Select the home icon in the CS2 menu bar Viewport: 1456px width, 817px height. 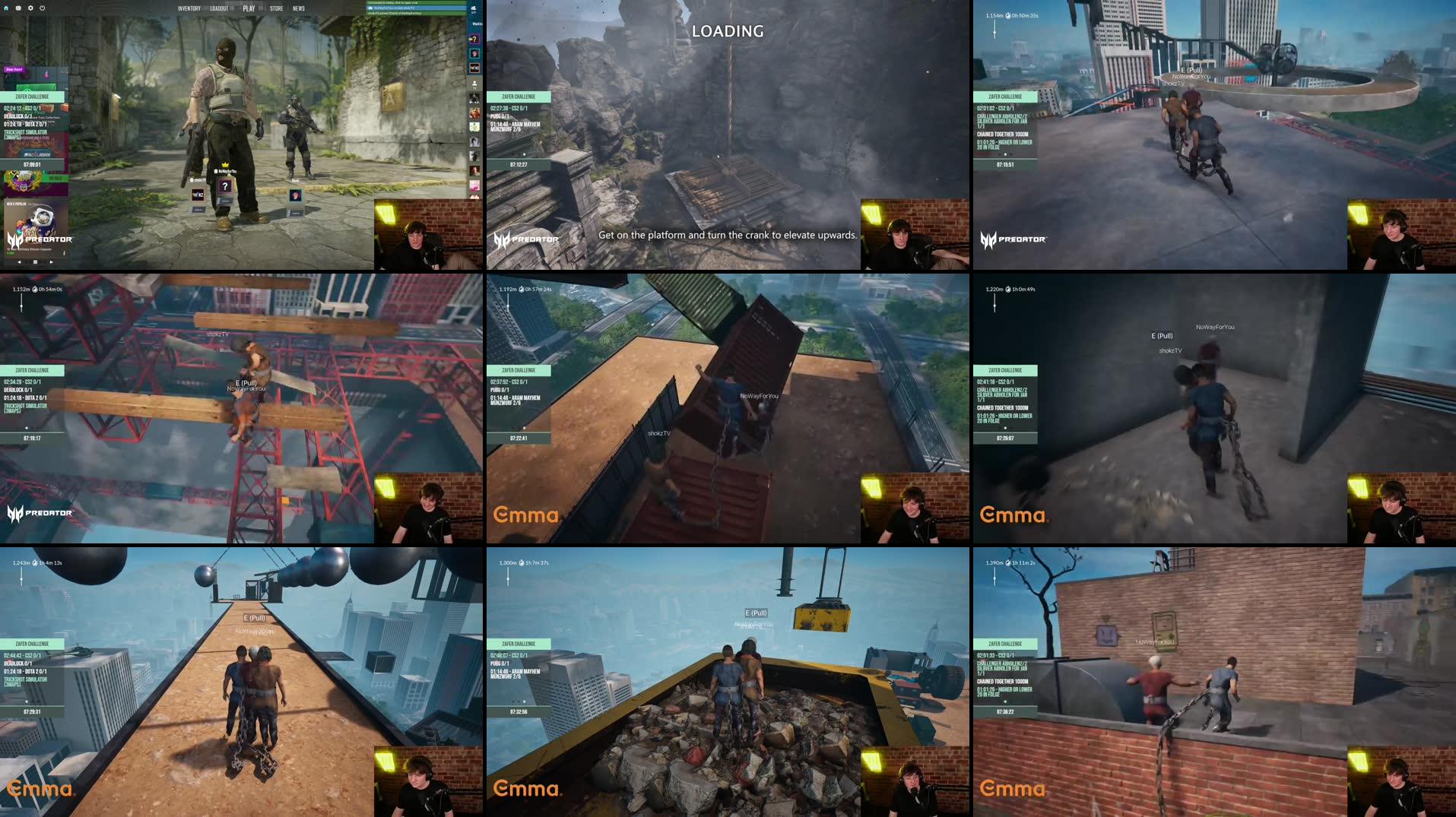[7, 8]
